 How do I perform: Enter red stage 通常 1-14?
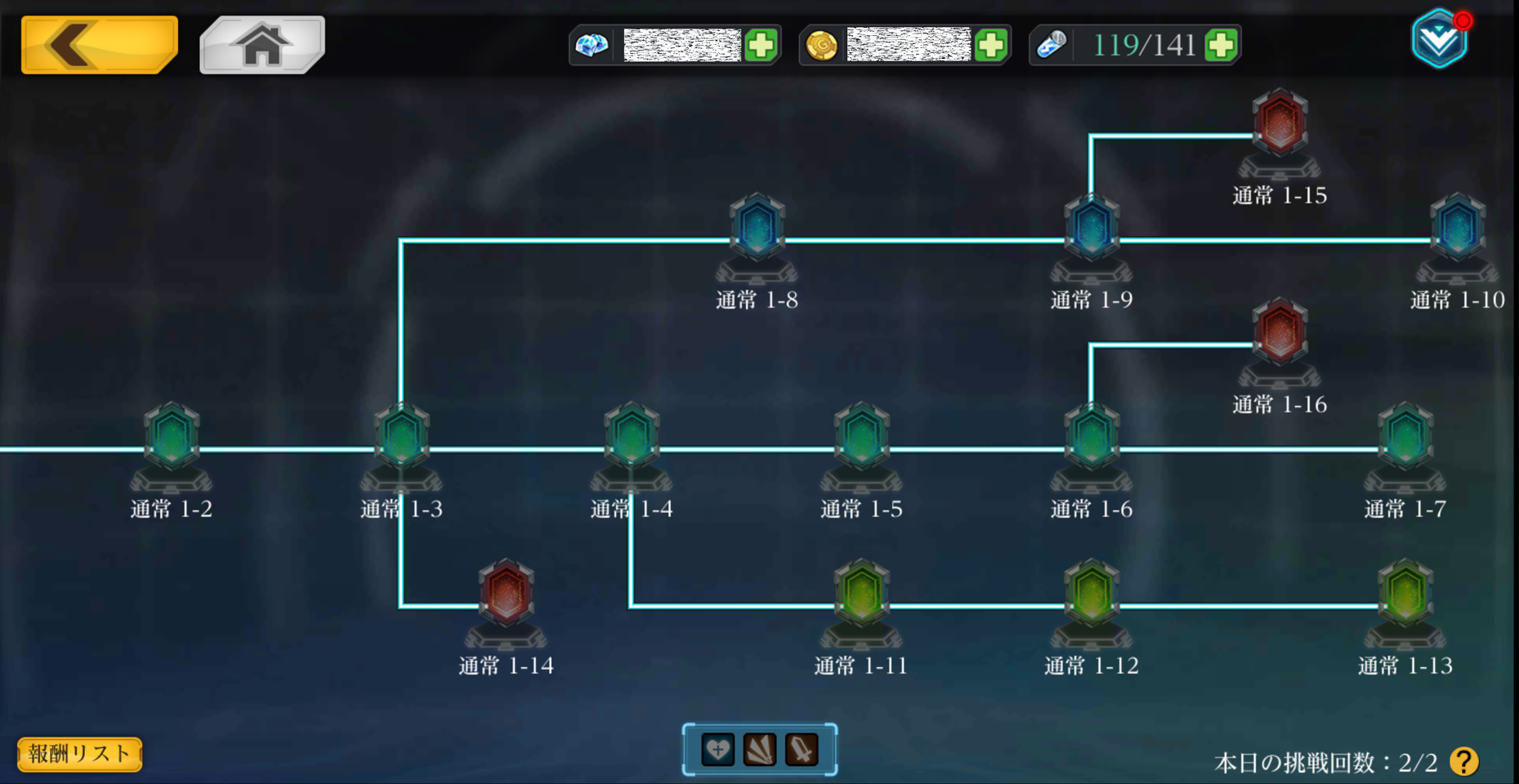(x=506, y=594)
